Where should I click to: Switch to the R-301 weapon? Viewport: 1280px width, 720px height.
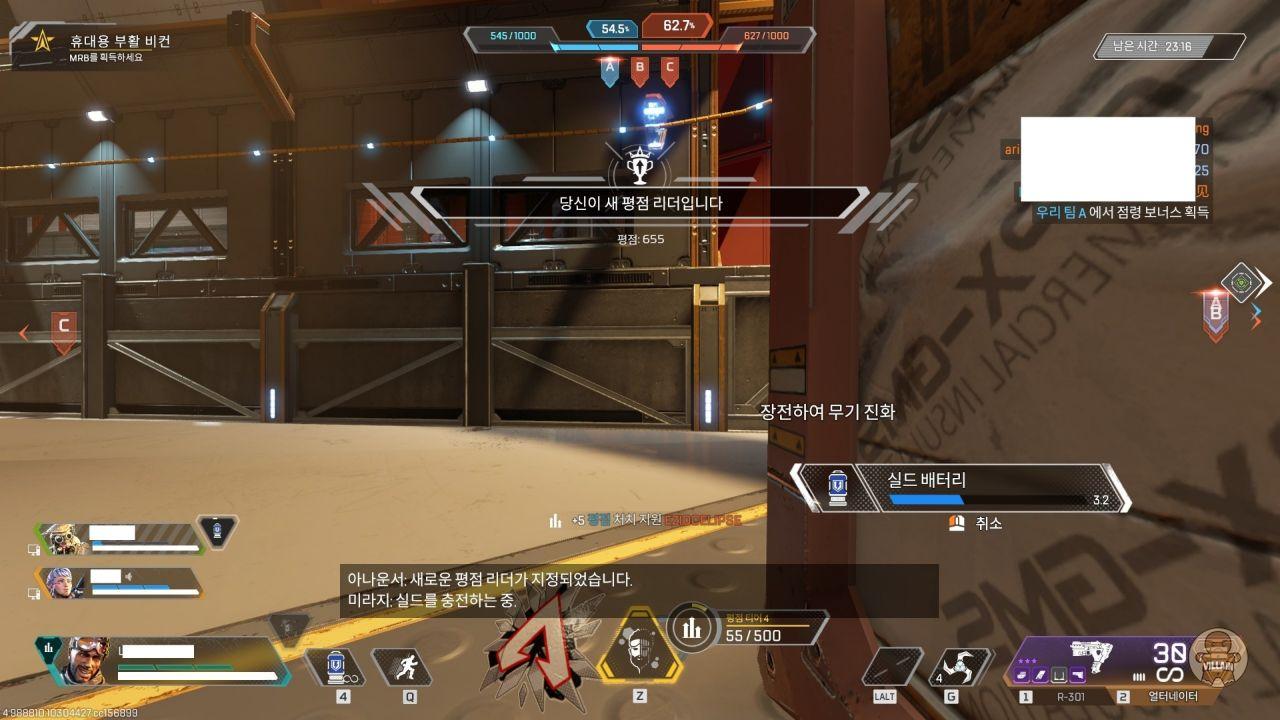[1064, 697]
